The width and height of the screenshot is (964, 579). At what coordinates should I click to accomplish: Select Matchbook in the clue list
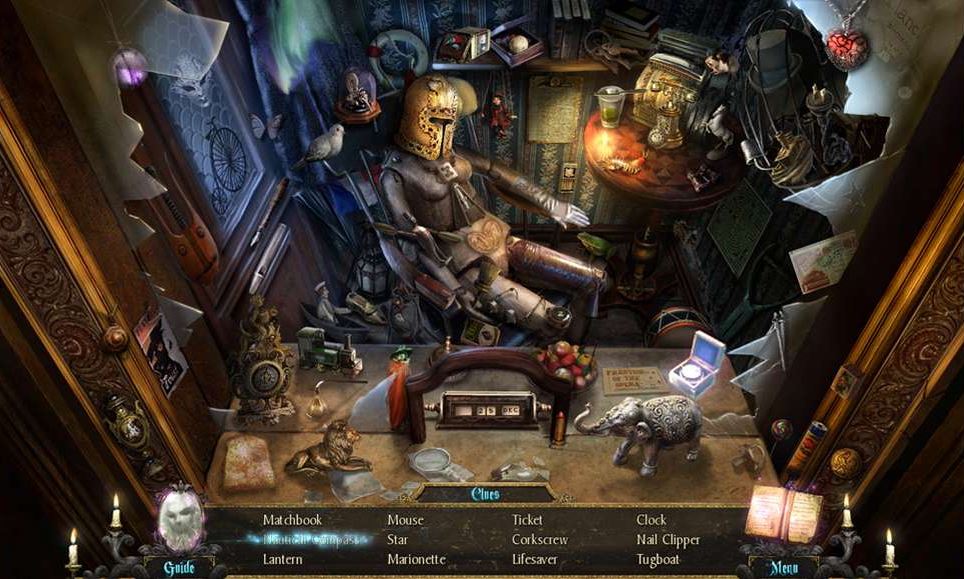tap(293, 520)
